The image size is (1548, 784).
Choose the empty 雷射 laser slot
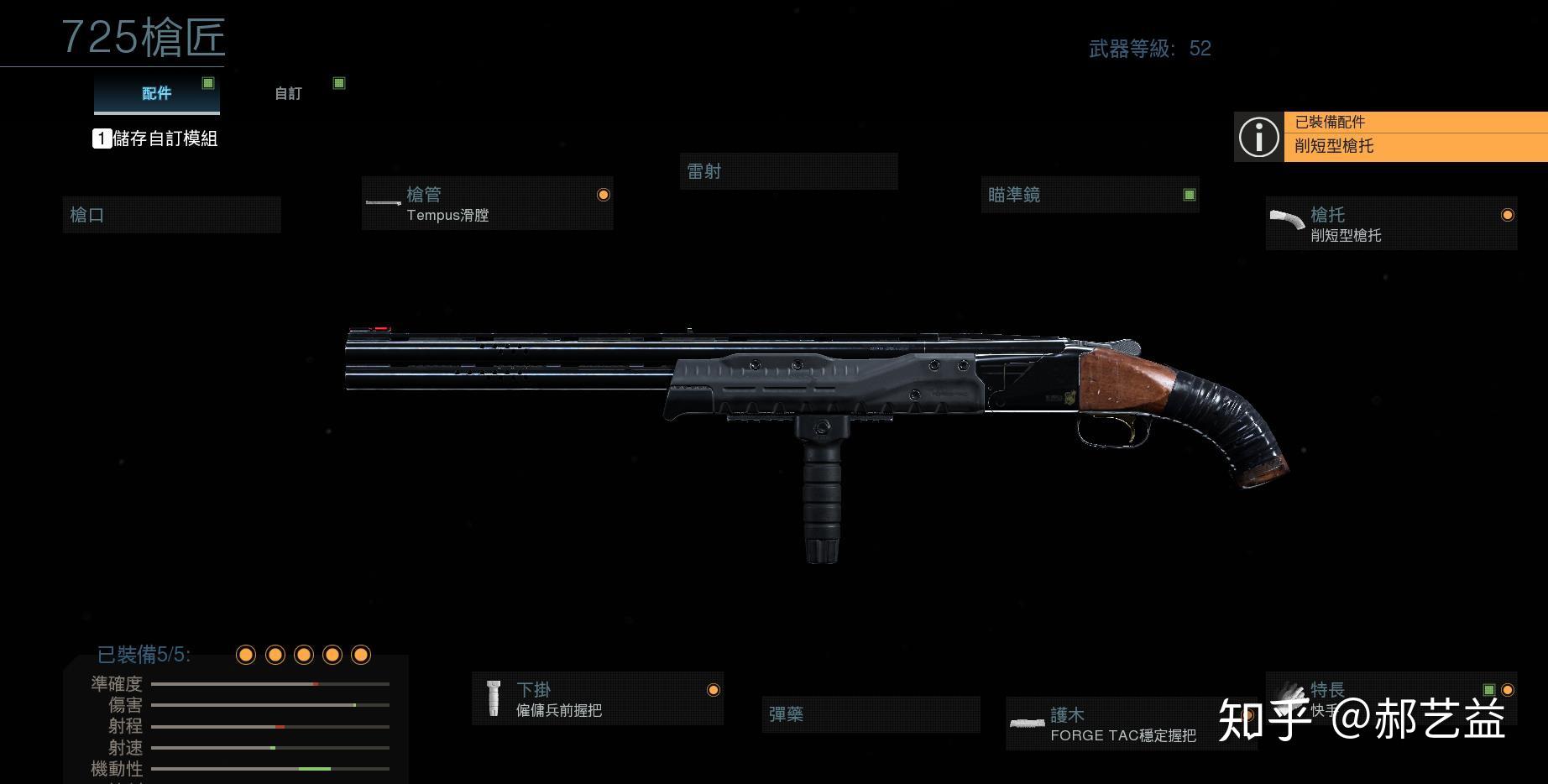click(787, 172)
